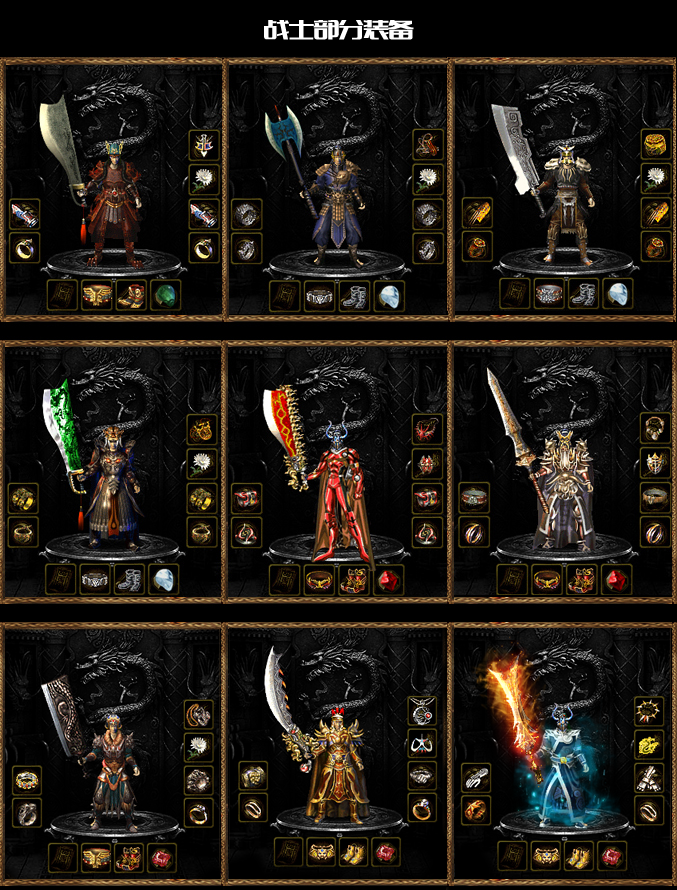Select the cleaver warrior's gold helmet slot
This screenshot has height=890, width=677.
click(656, 144)
